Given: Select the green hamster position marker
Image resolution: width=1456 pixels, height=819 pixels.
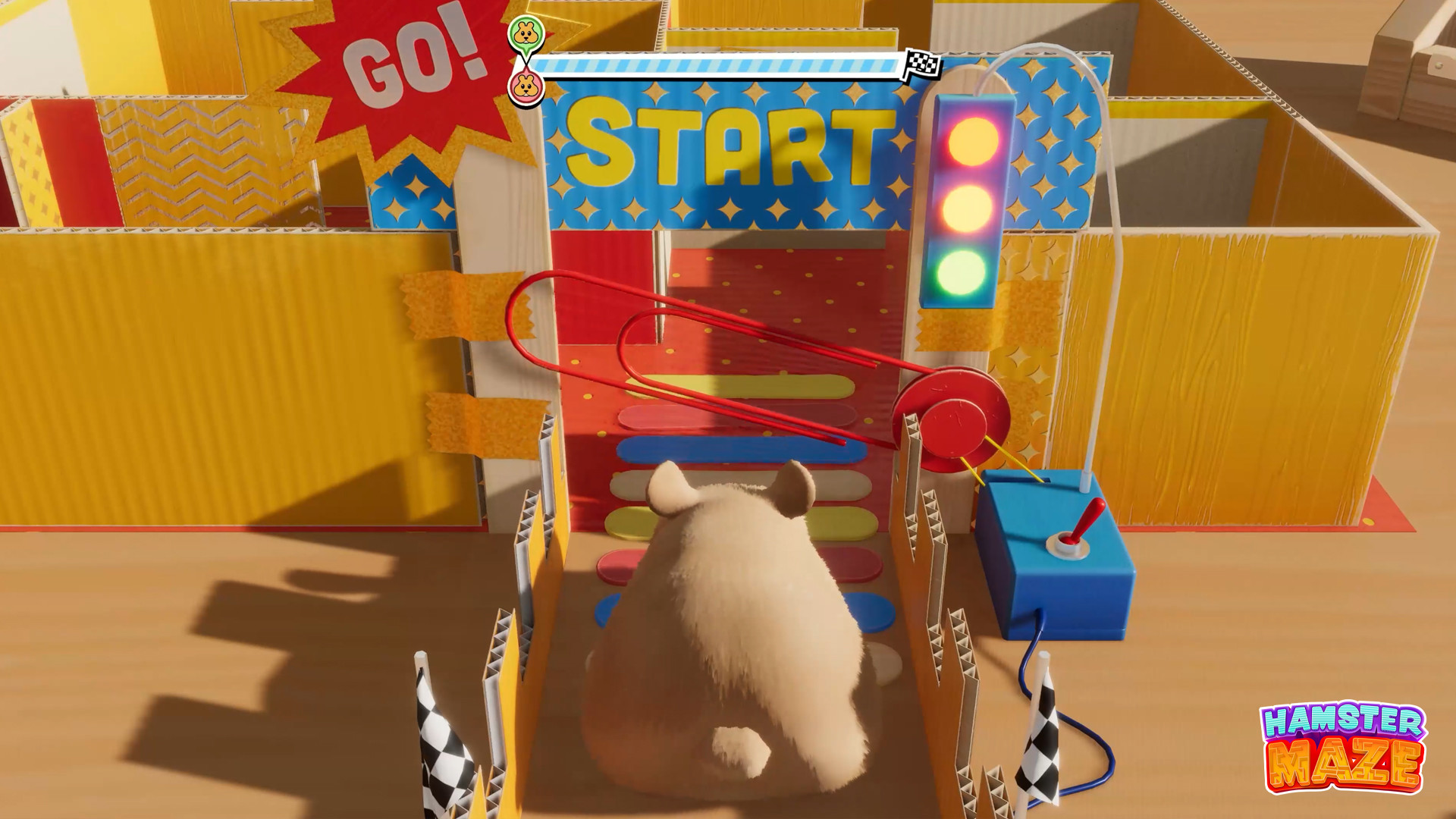Looking at the screenshot, I should pos(526,34).
